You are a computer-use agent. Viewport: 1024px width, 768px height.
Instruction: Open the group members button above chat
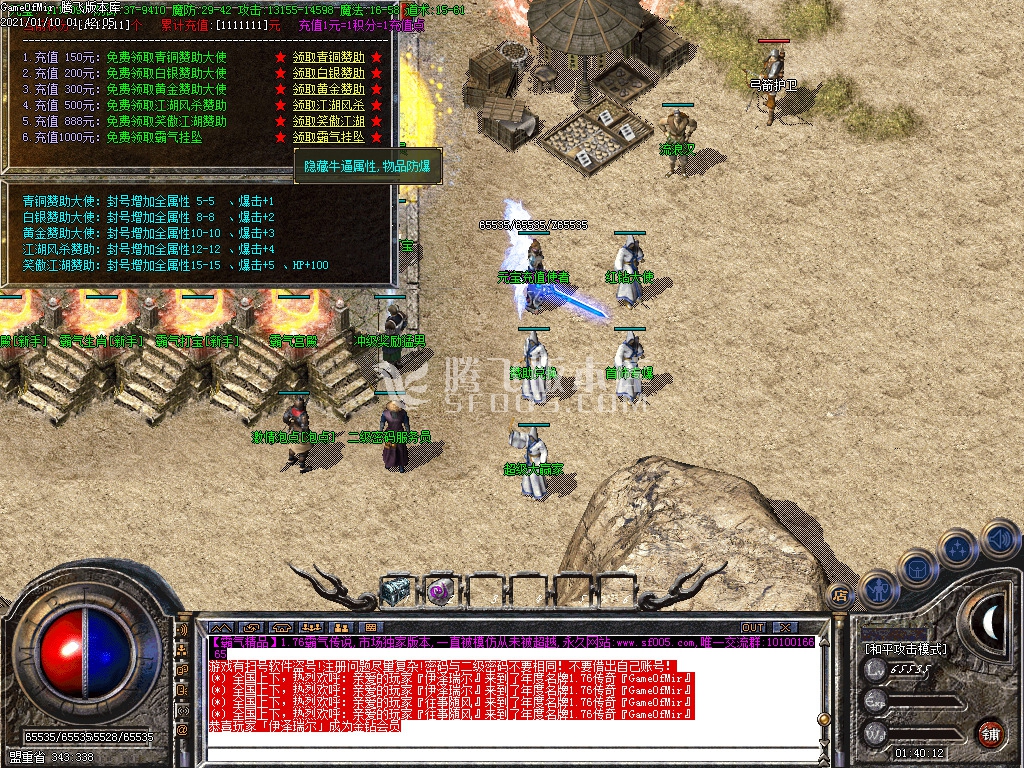(309, 627)
